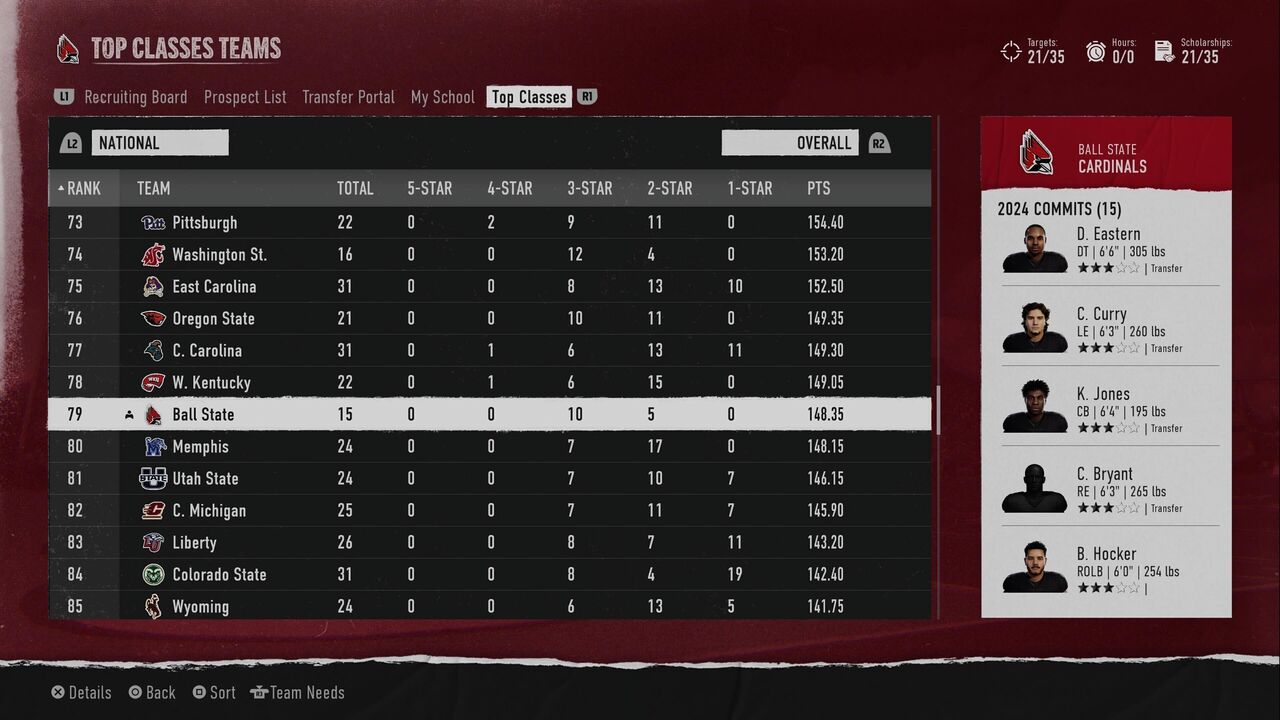1280x720 pixels.
Task: Choose the Washington St. row
Action: pos(490,254)
